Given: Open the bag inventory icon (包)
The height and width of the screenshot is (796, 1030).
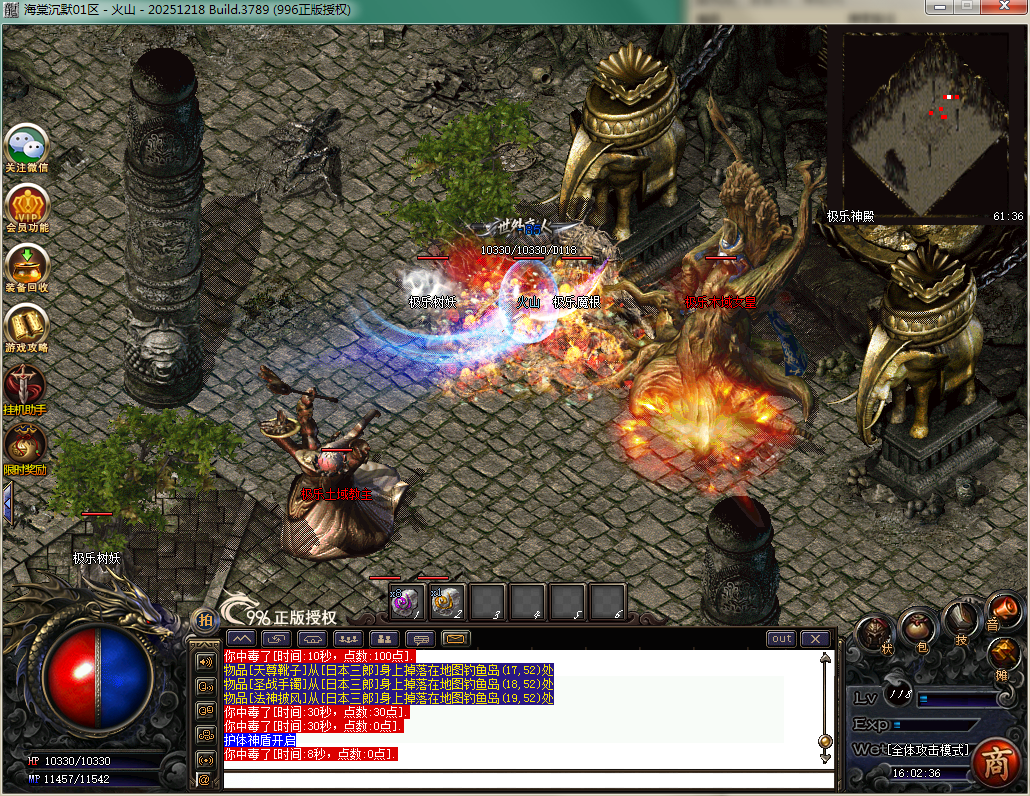Looking at the screenshot, I should point(919,628).
